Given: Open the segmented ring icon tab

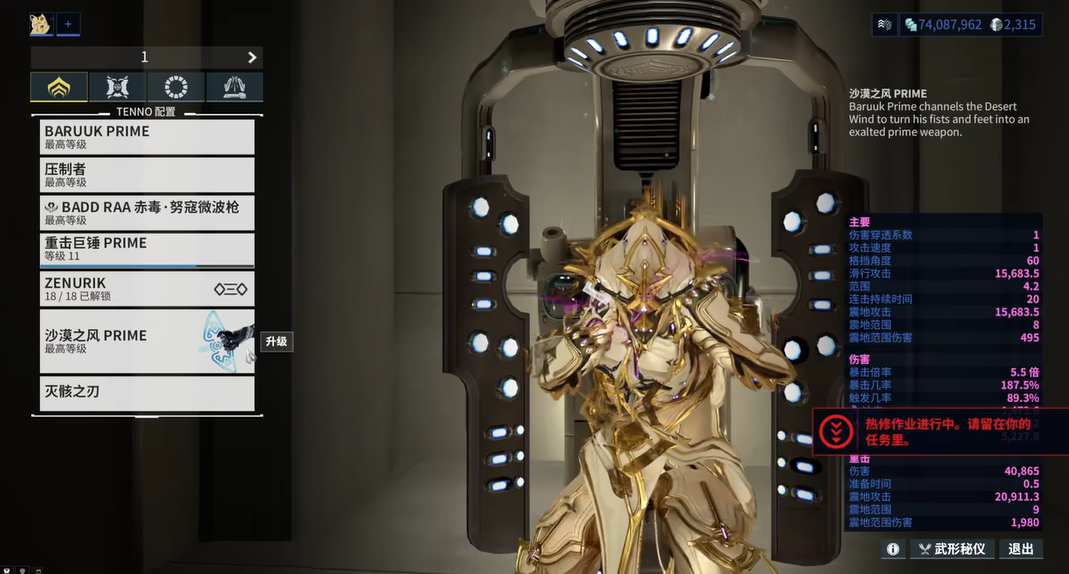Looking at the screenshot, I should (176, 87).
